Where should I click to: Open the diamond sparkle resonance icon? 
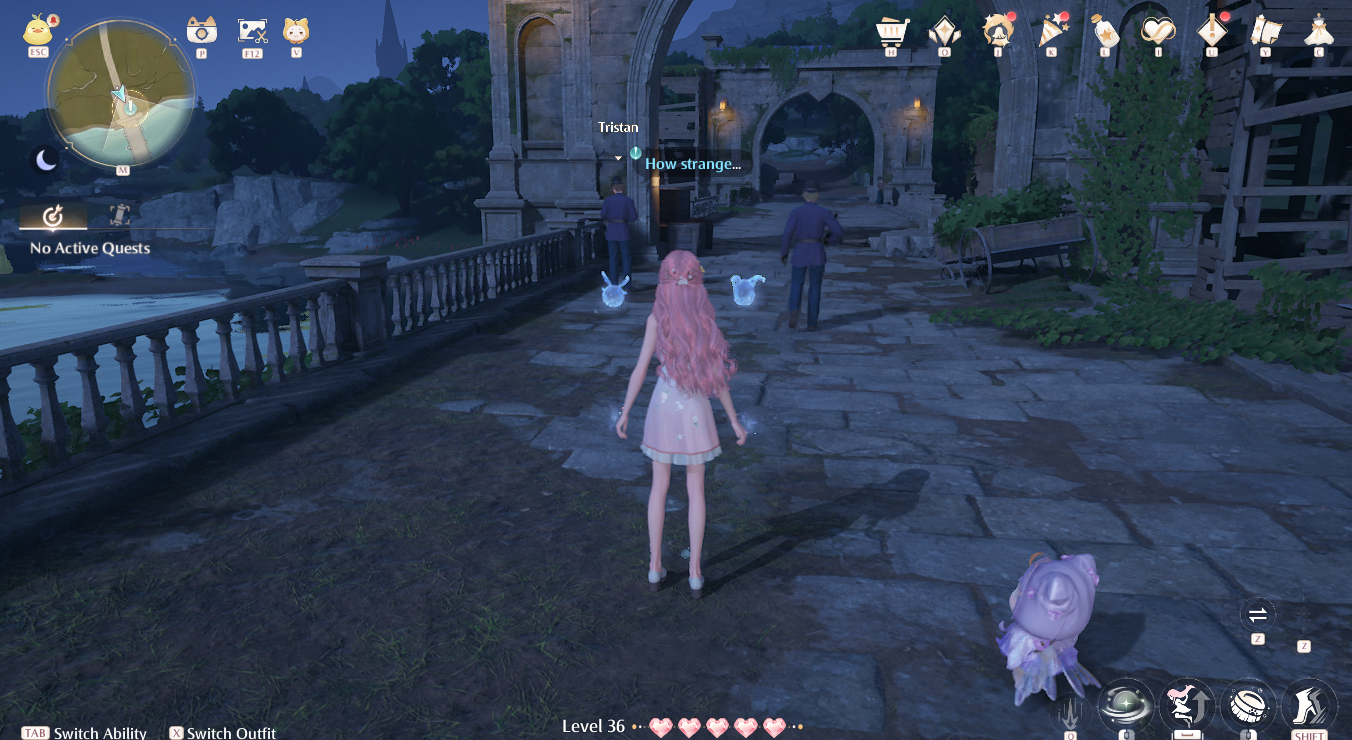click(945, 30)
